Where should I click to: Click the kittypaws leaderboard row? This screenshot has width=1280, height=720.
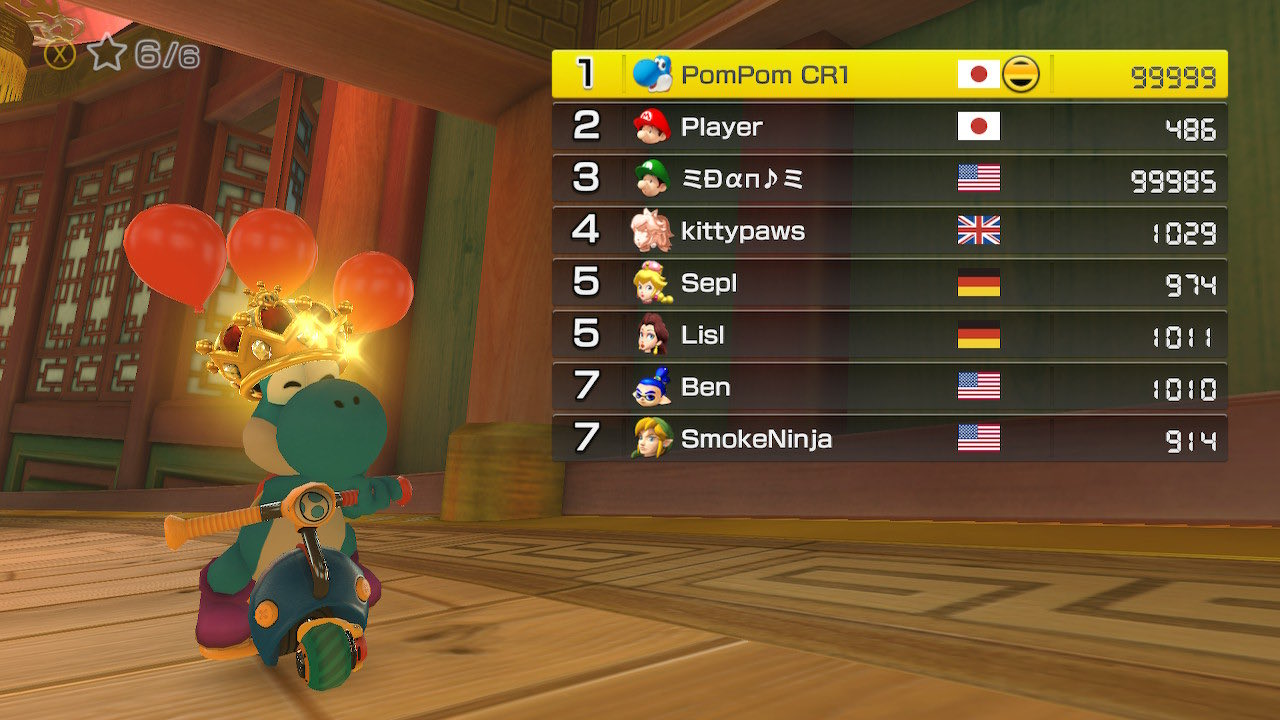pyautogui.click(x=889, y=231)
